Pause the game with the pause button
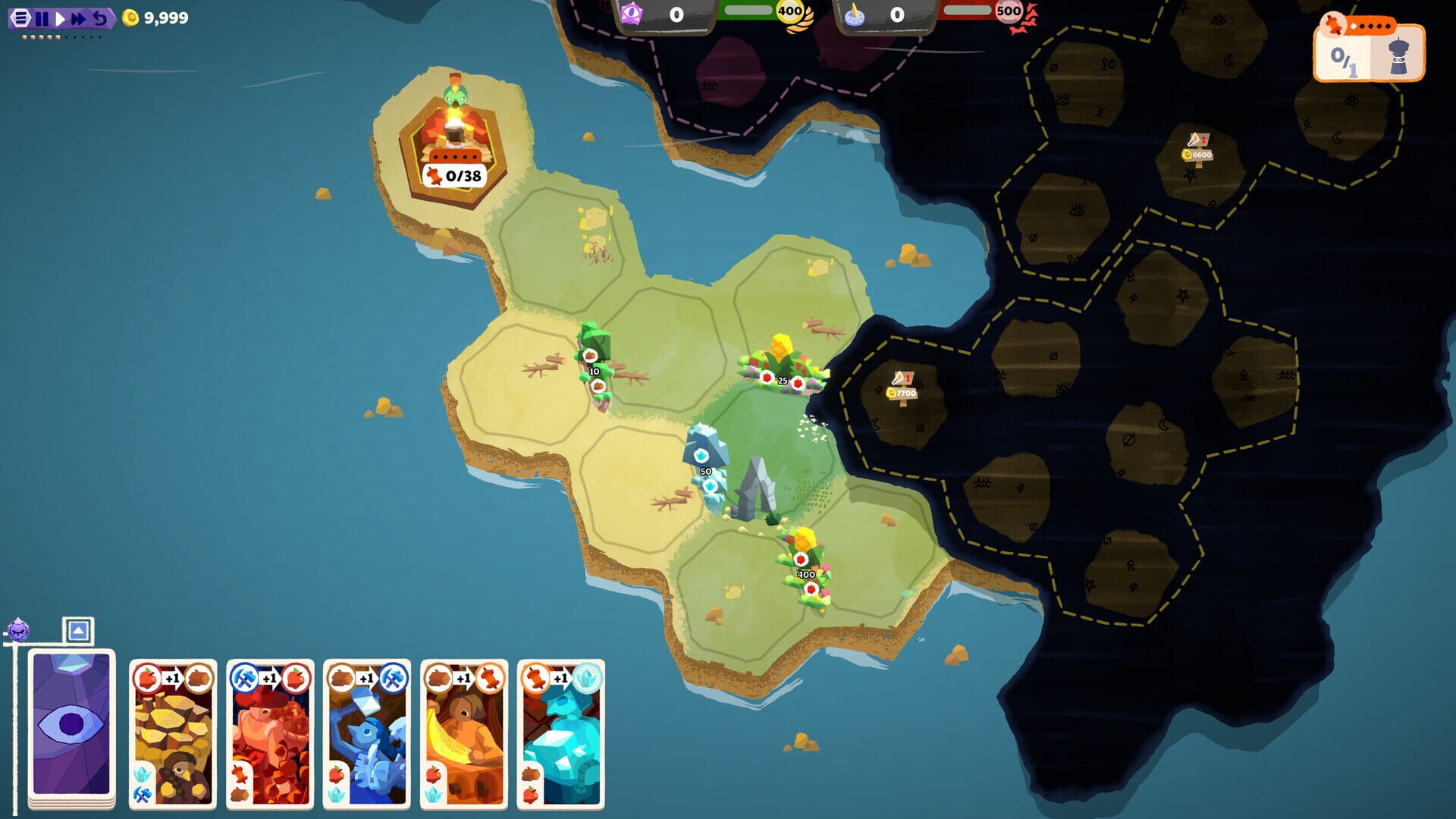The width and height of the screenshot is (1456, 819). tap(42, 18)
